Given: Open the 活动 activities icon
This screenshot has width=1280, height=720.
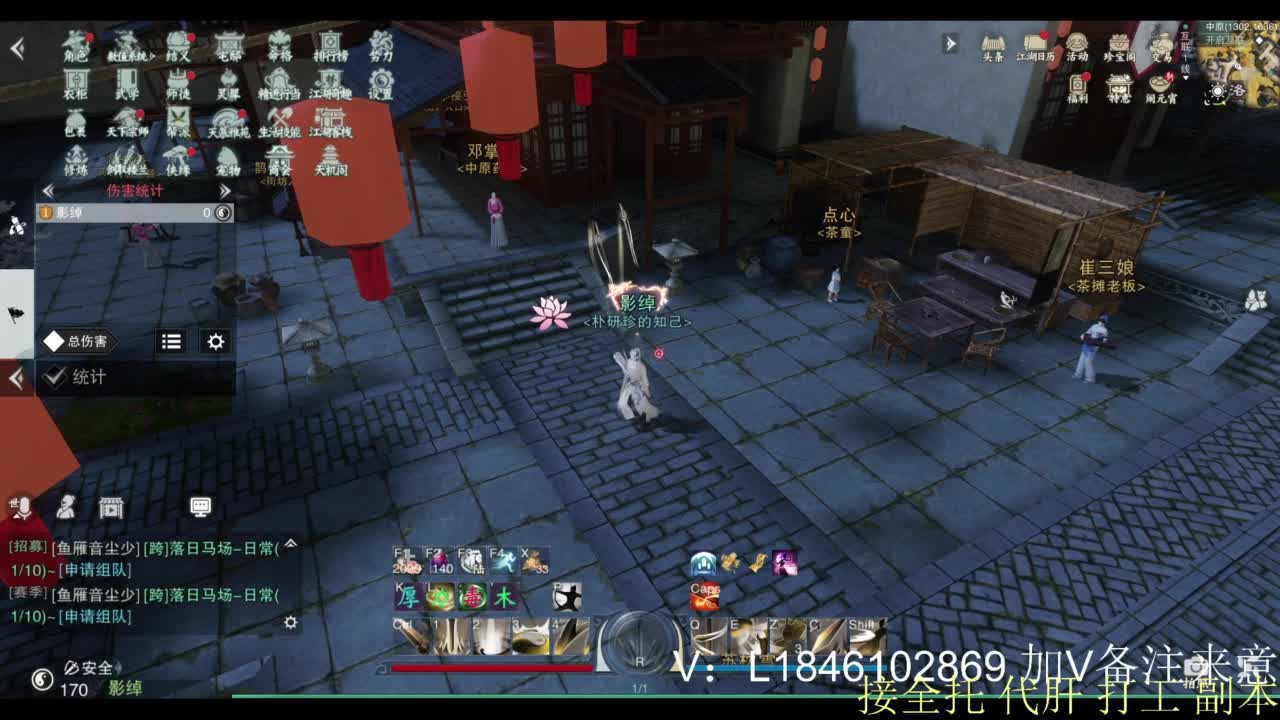Looking at the screenshot, I should pyautogui.click(x=1077, y=43).
